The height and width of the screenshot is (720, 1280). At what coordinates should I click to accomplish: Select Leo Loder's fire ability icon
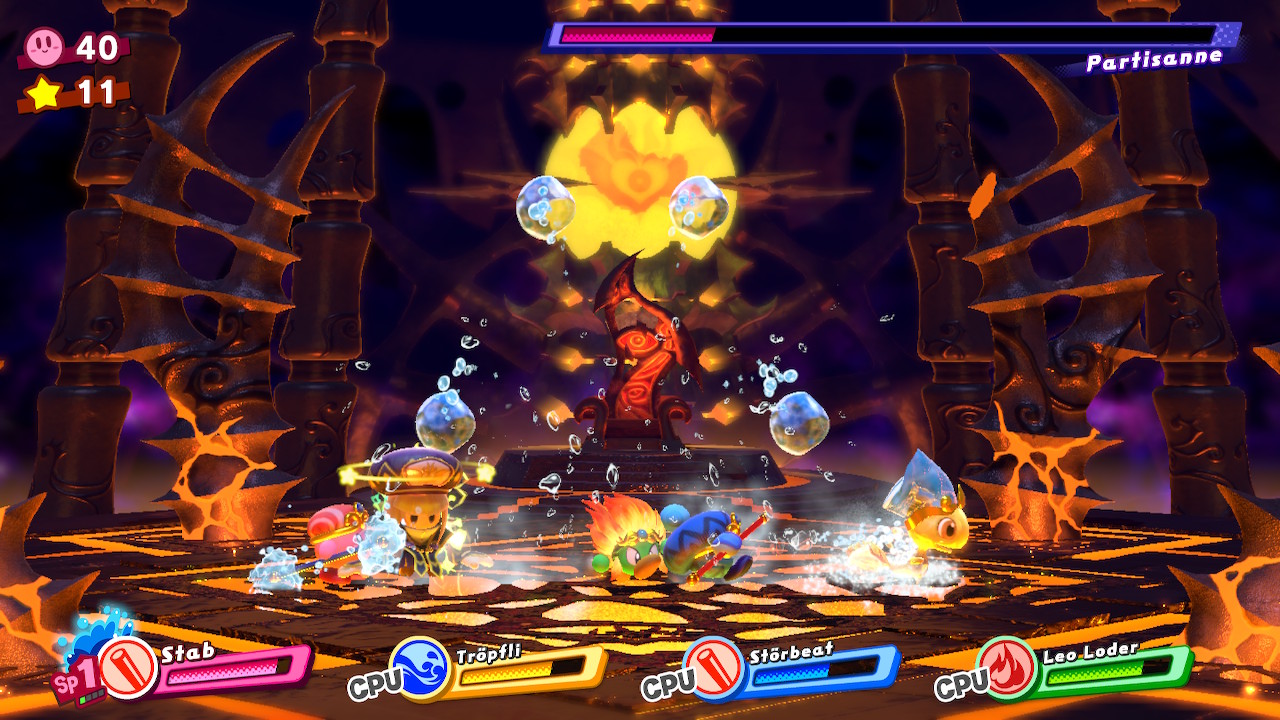1008,668
